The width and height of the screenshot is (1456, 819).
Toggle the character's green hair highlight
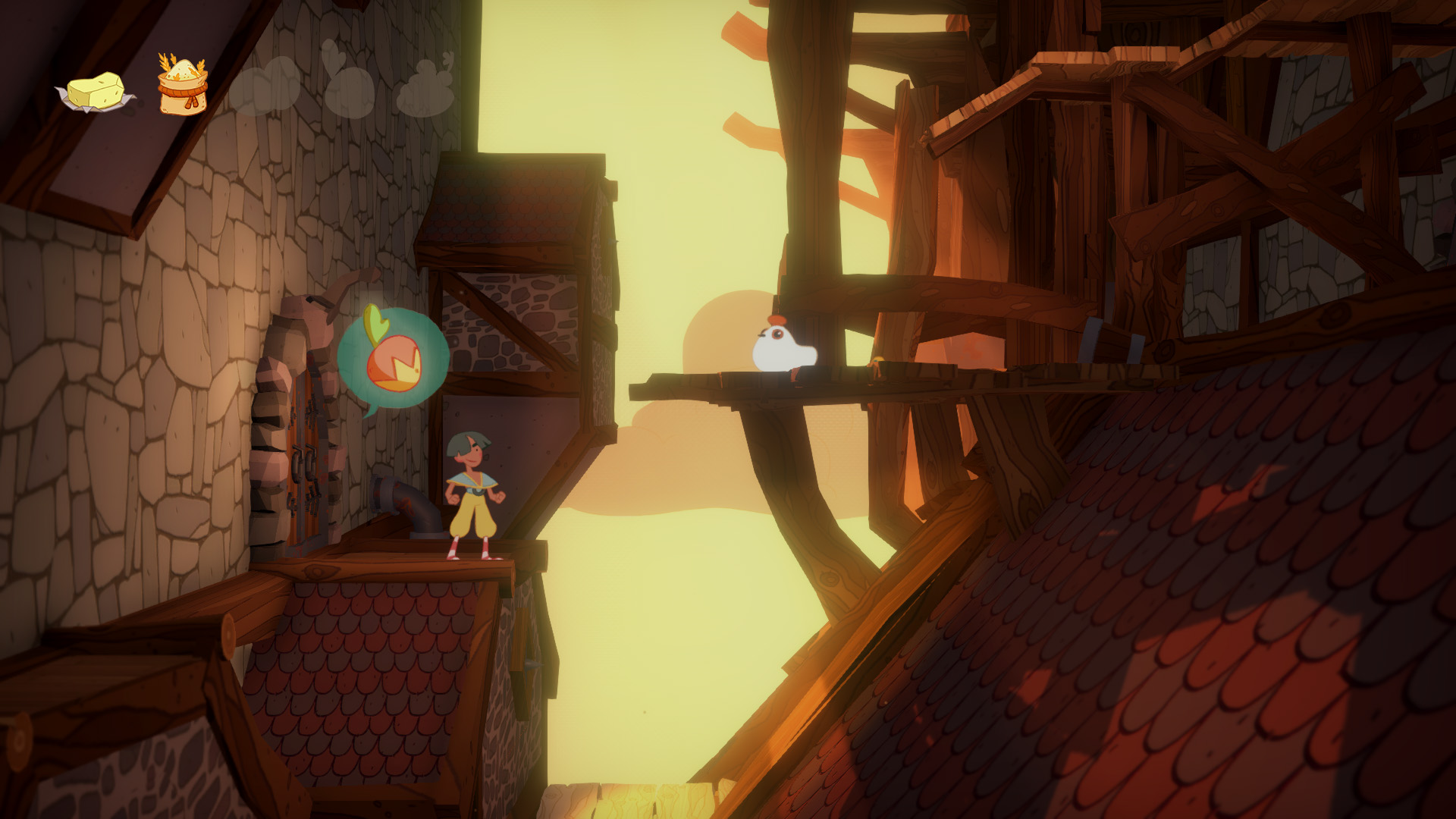point(469,440)
